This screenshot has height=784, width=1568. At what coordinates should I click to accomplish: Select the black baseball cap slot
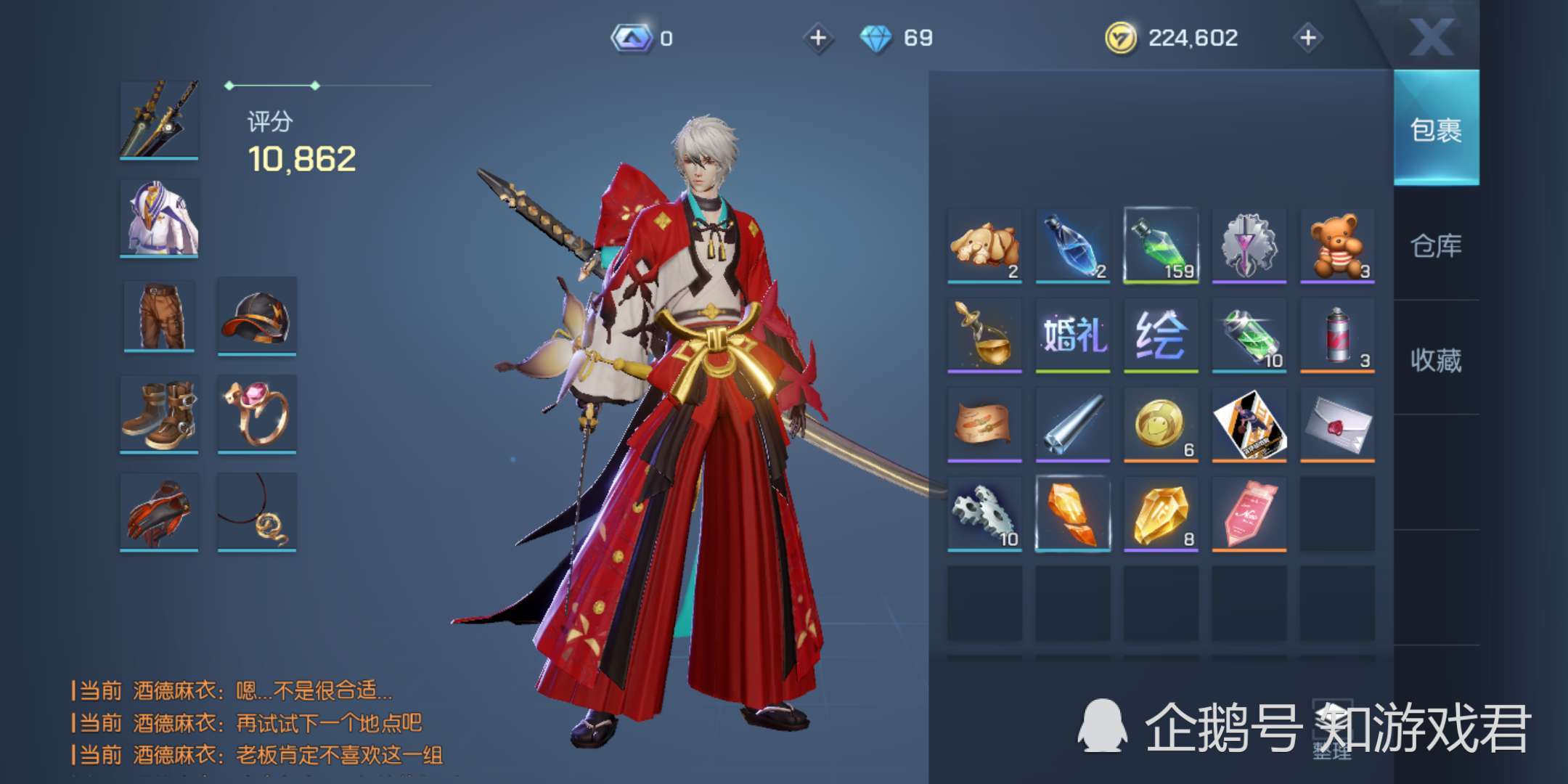click(x=257, y=317)
